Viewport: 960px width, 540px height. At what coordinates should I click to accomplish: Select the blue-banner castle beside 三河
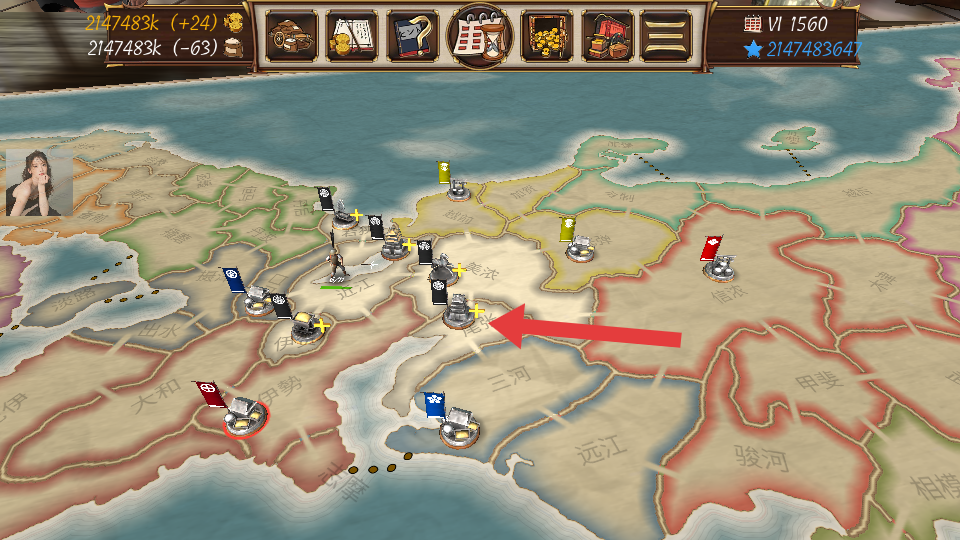click(x=460, y=425)
